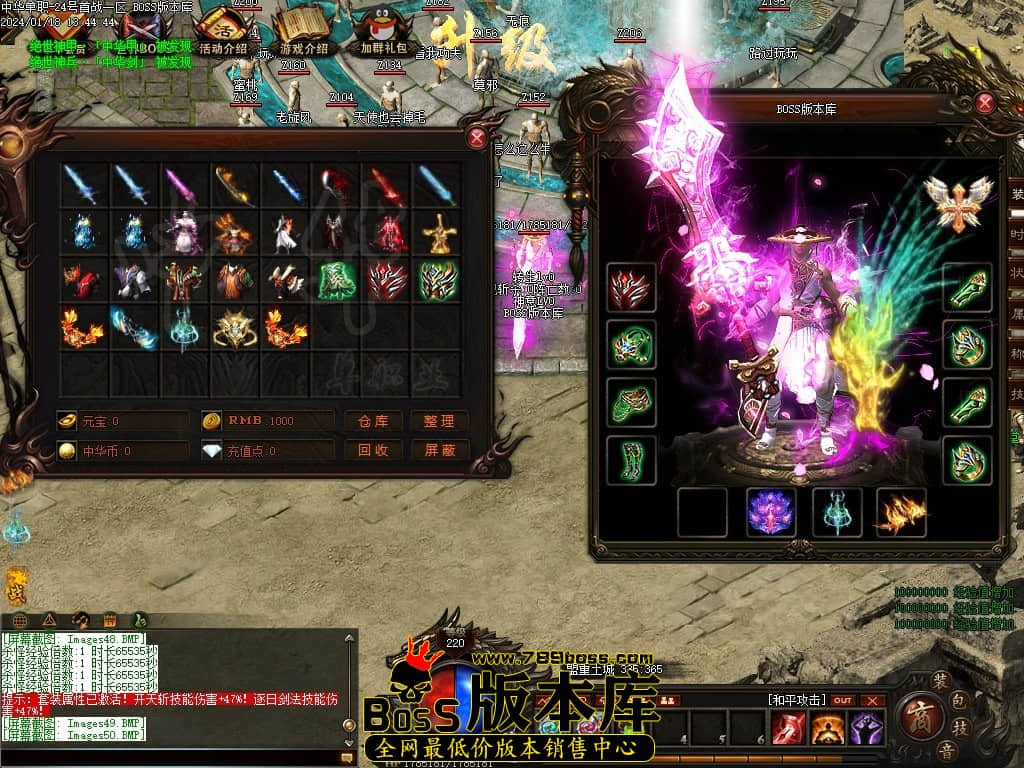The height and width of the screenshot is (768, 1024).
Task: Select the golden cross statue item
Action: [437, 233]
